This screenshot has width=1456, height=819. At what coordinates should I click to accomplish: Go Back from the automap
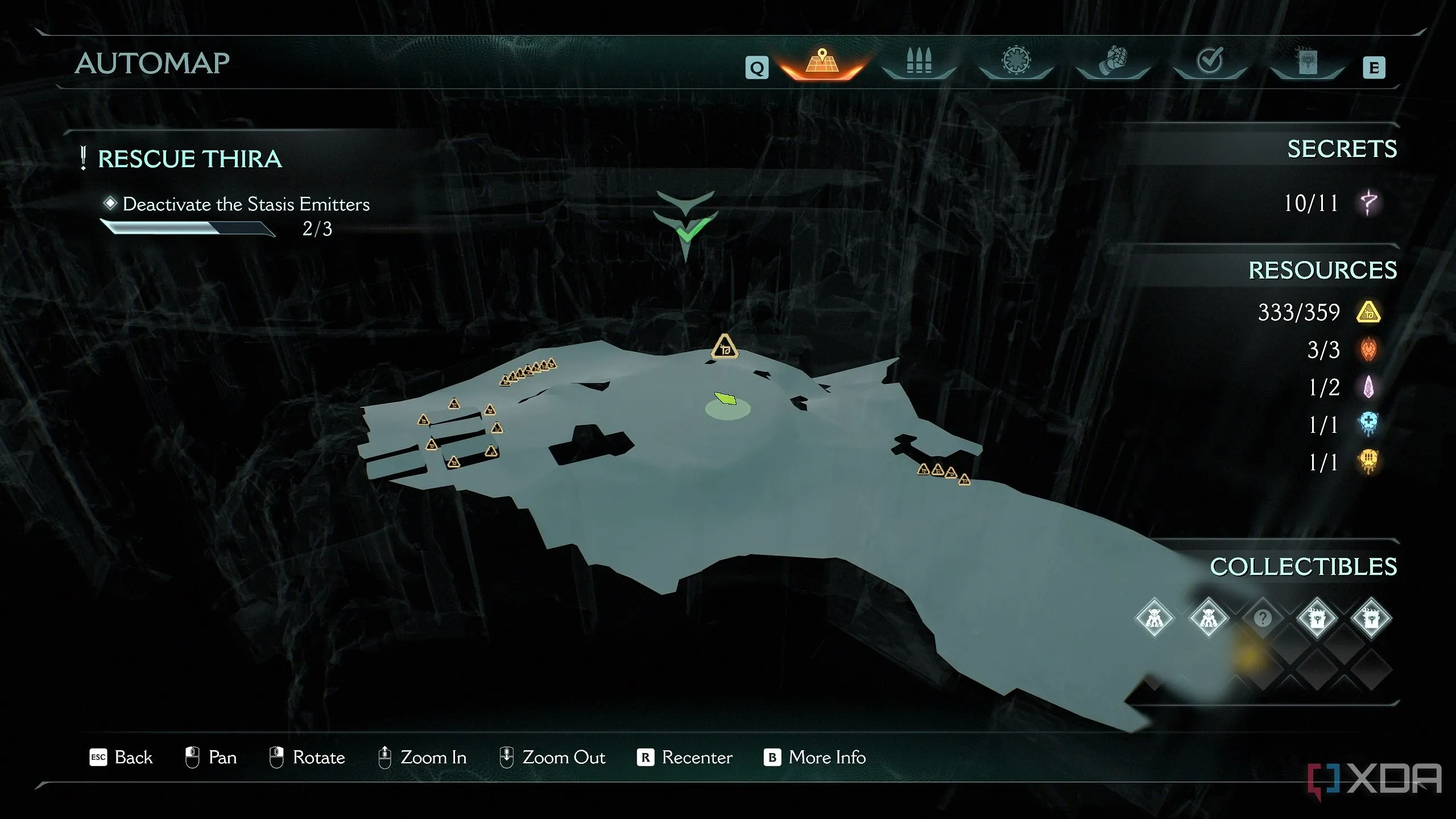click(121, 757)
